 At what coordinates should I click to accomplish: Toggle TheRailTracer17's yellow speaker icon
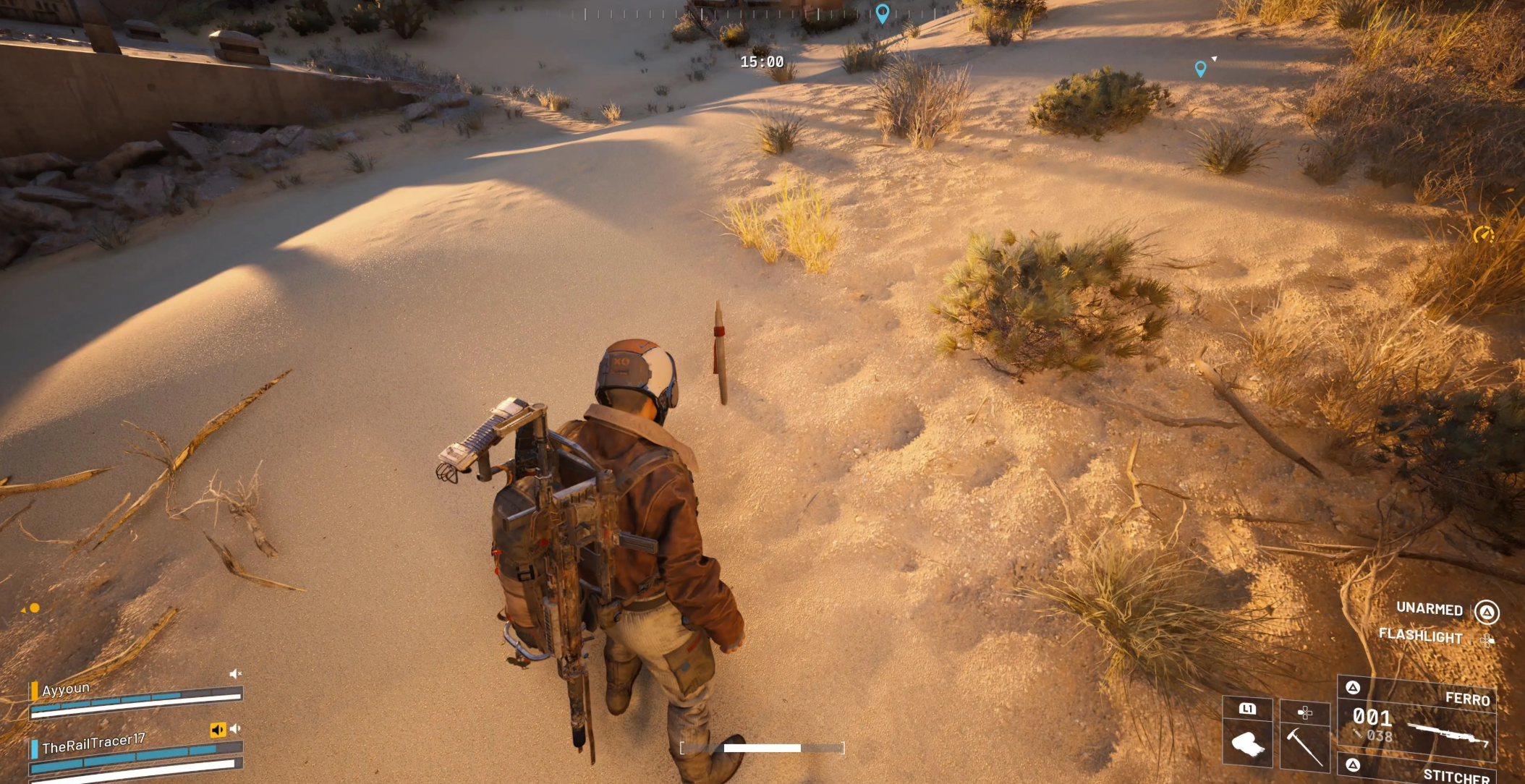click(218, 730)
